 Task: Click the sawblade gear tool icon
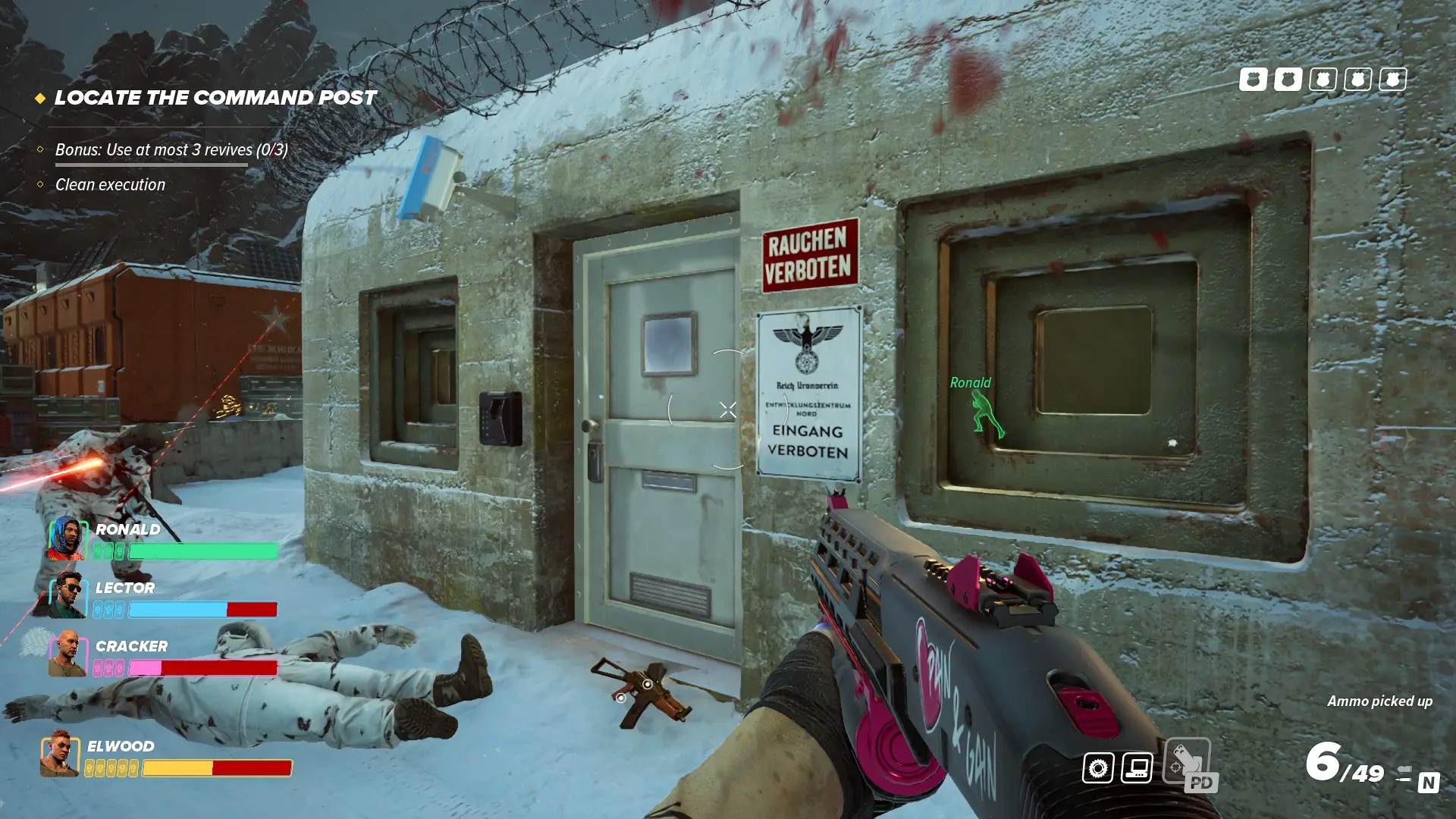[1097, 768]
